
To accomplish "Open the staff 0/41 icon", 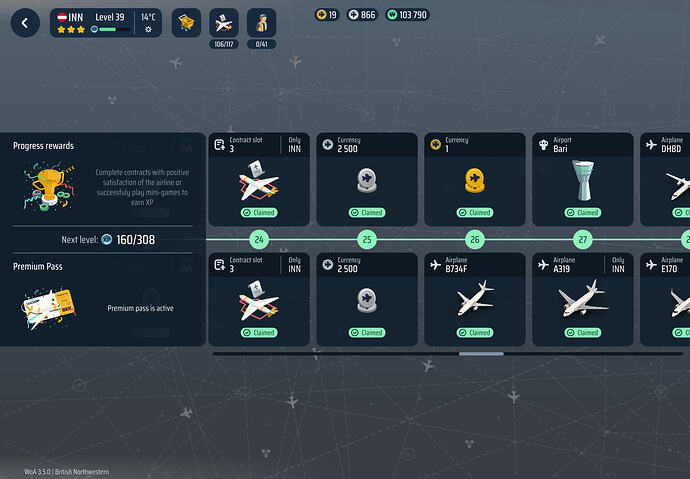I will (x=261, y=23).
